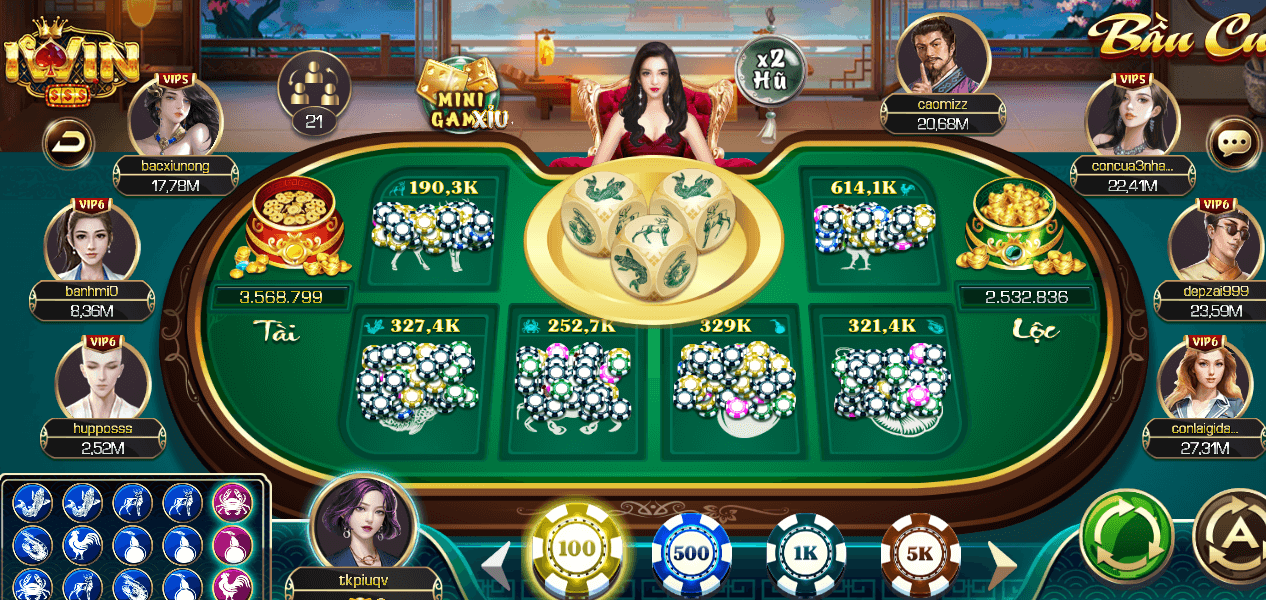
Task: Click the back arrow button
Action: click(x=68, y=144)
